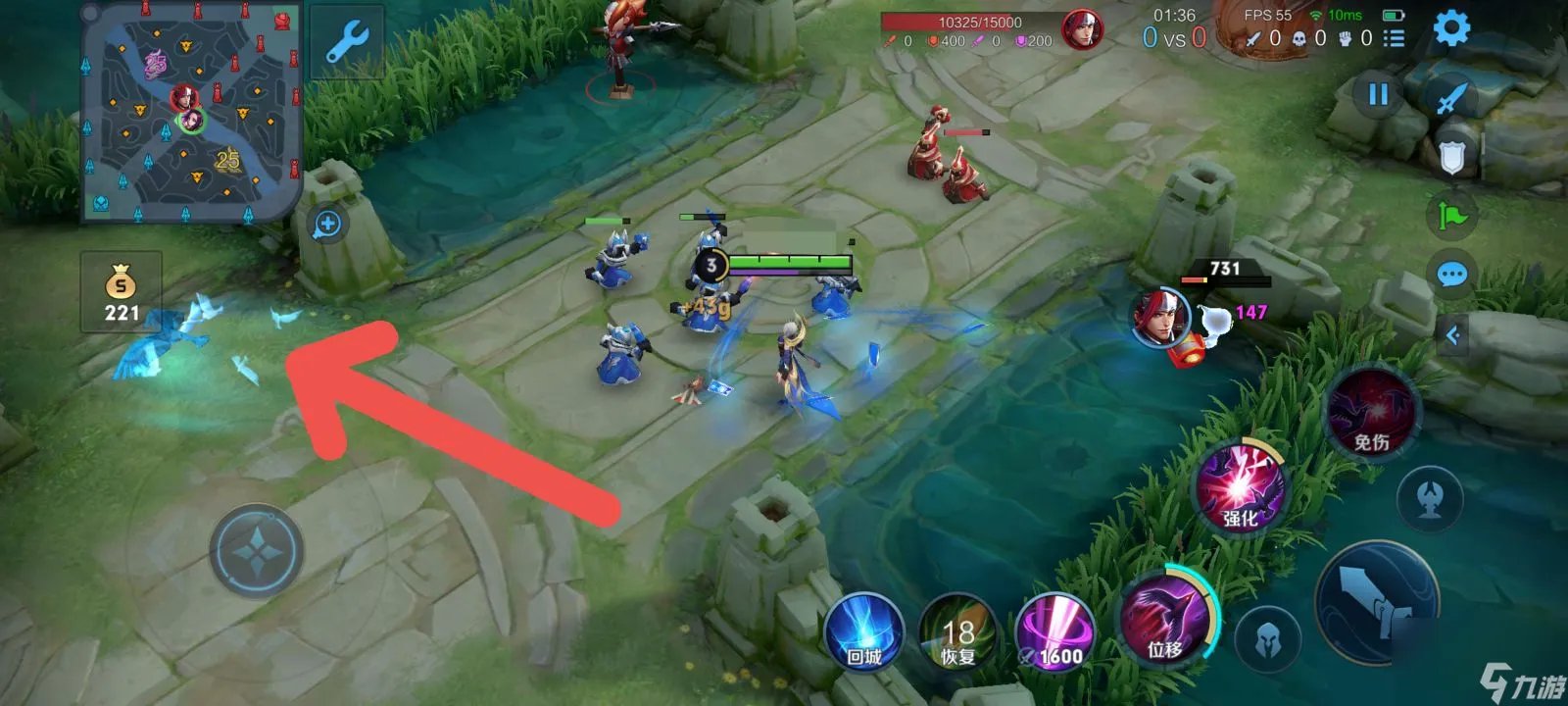Tap the 回城 recall button
Viewport: 1568px width, 706px height.
(x=863, y=632)
